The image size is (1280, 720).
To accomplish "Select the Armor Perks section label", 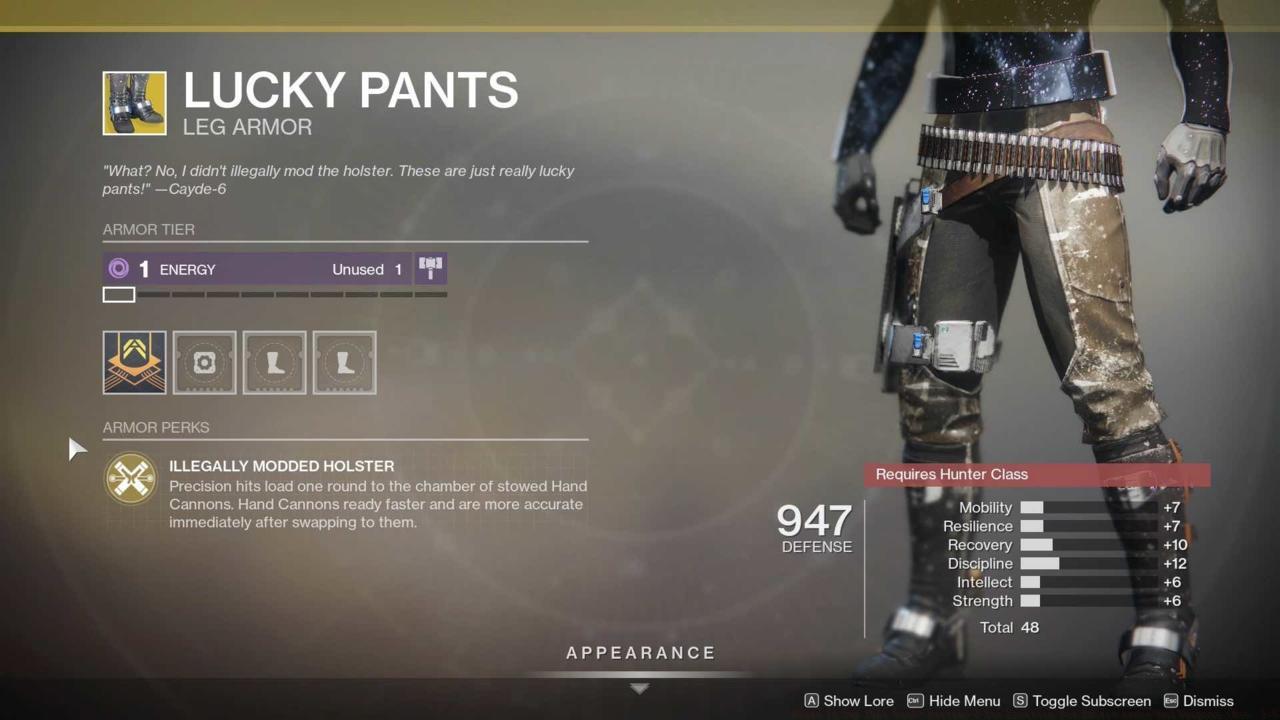I will 156,428.
